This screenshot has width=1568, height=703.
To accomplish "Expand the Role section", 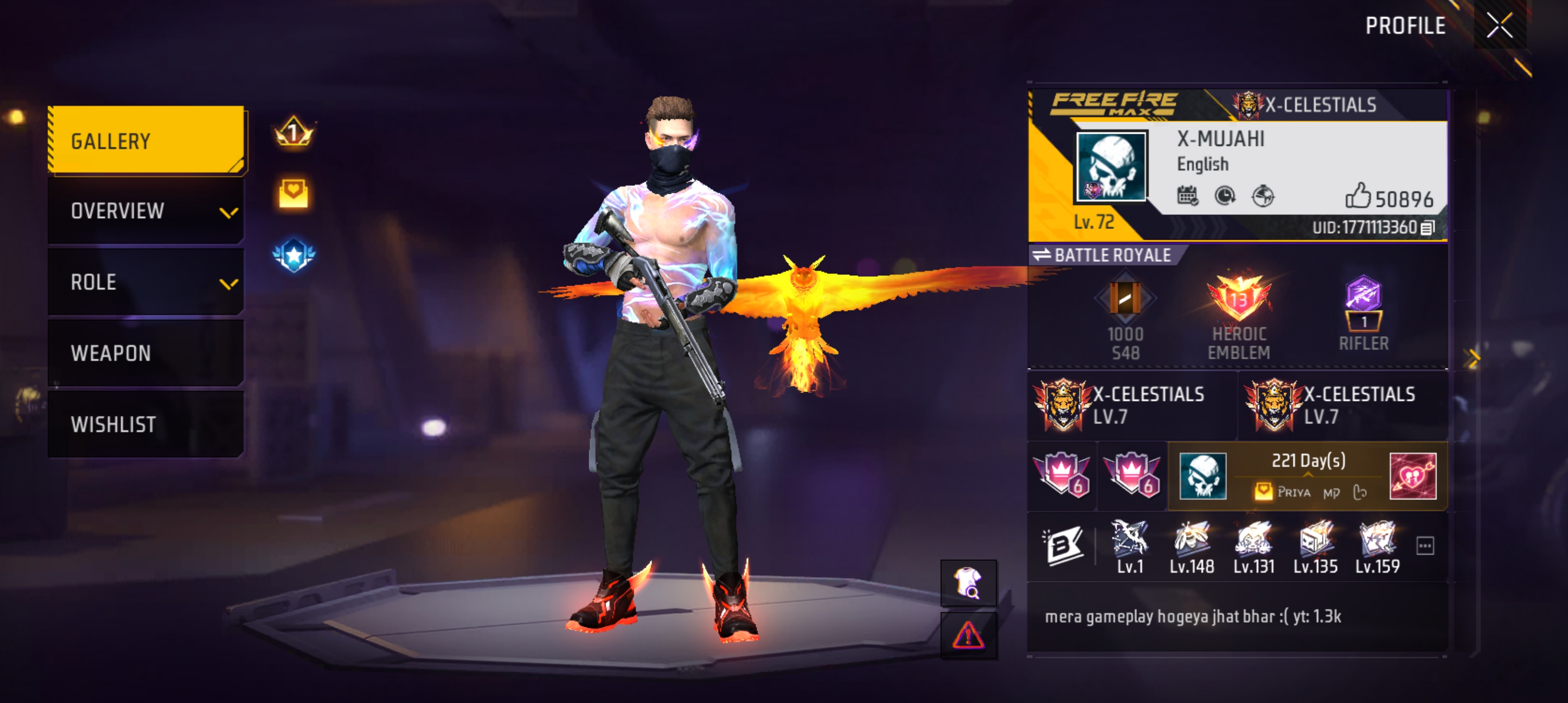I will pos(146,282).
